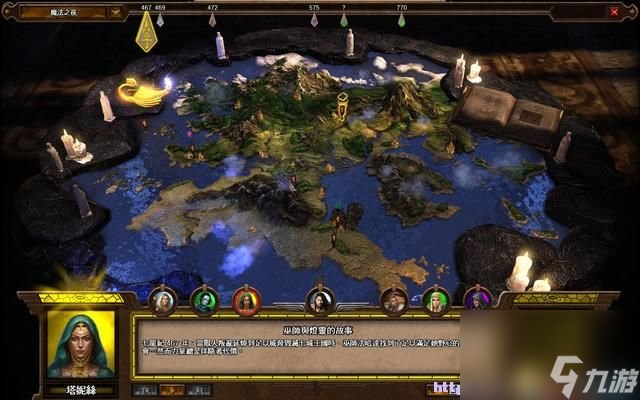Select the 472 timeline marker
The width and height of the screenshot is (640, 400).
click(212, 20)
